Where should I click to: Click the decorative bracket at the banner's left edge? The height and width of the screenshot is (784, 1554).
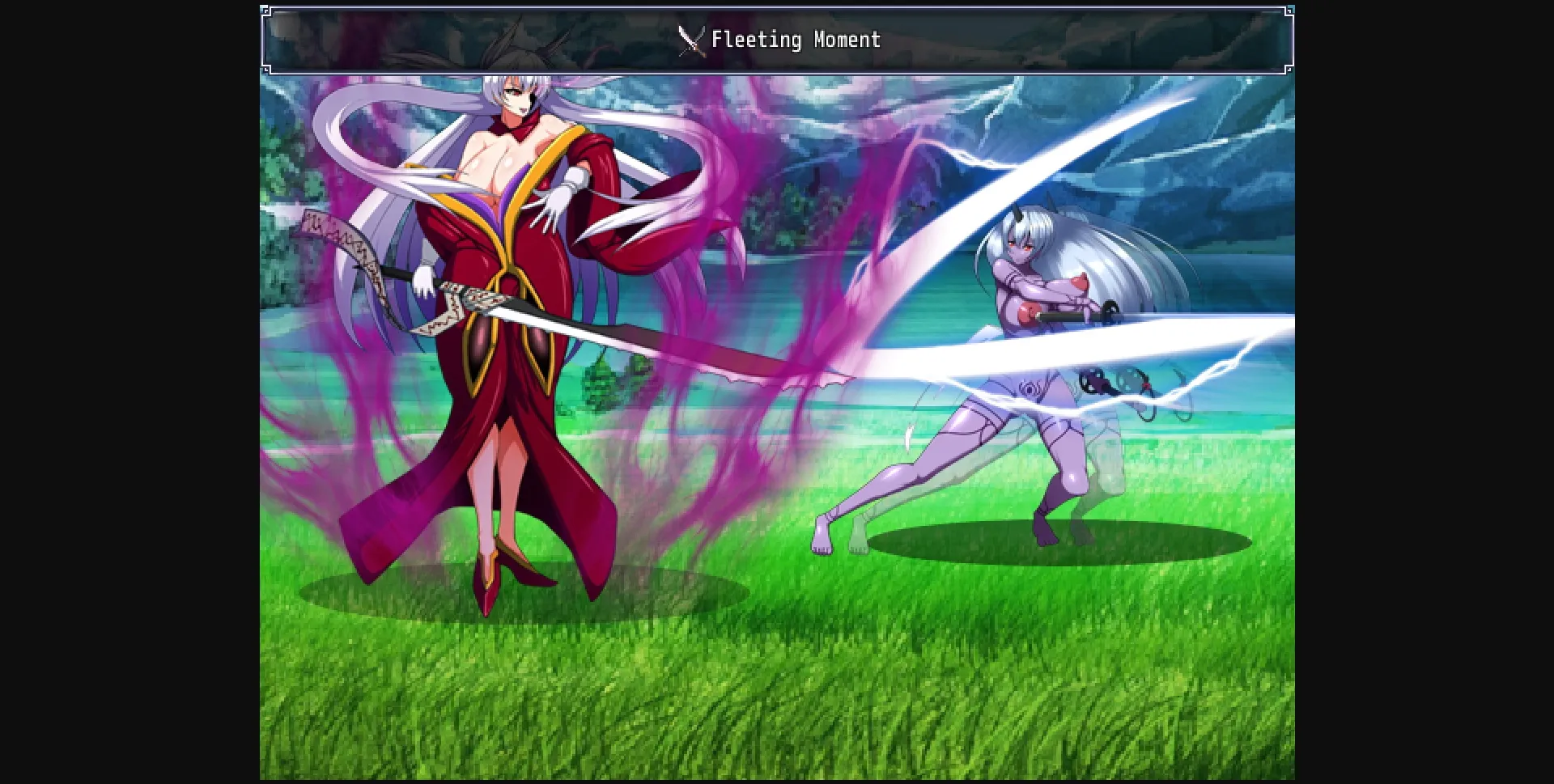[x=267, y=39]
